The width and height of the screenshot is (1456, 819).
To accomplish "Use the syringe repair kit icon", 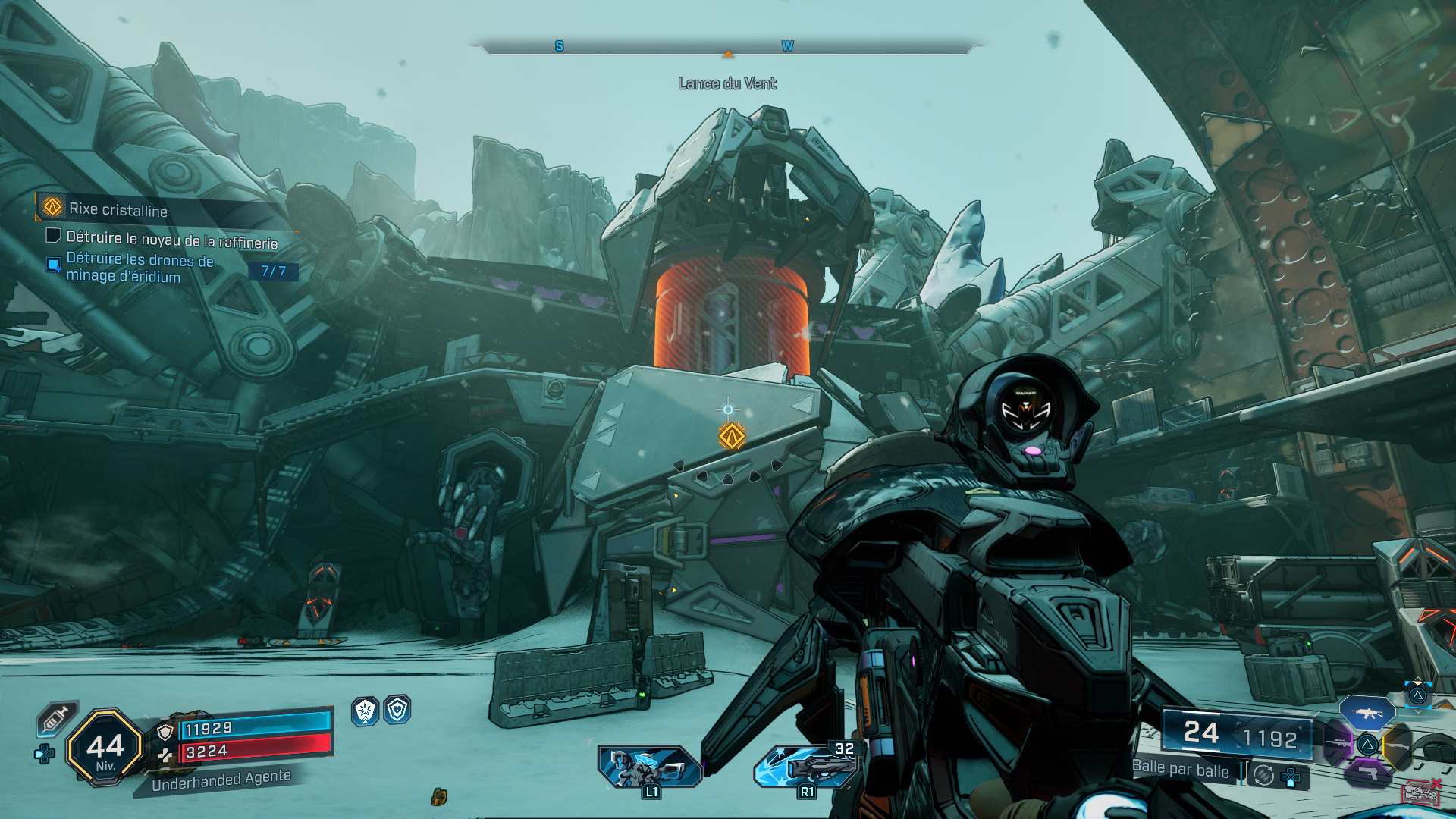I will (x=57, y=718).
